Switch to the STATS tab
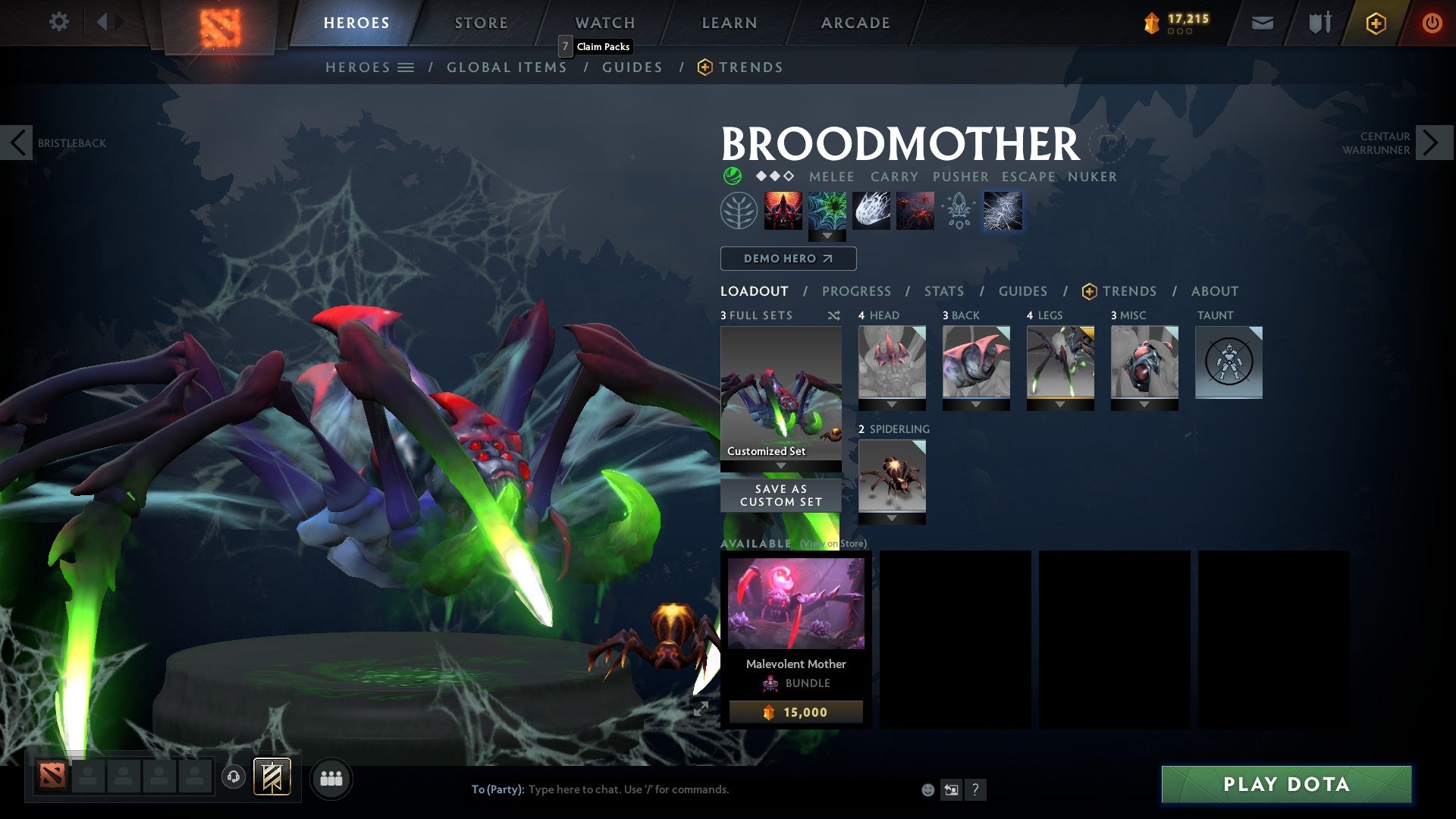Image resolution: width=1456 pixels, height=819 pixels. click(943, 290)
